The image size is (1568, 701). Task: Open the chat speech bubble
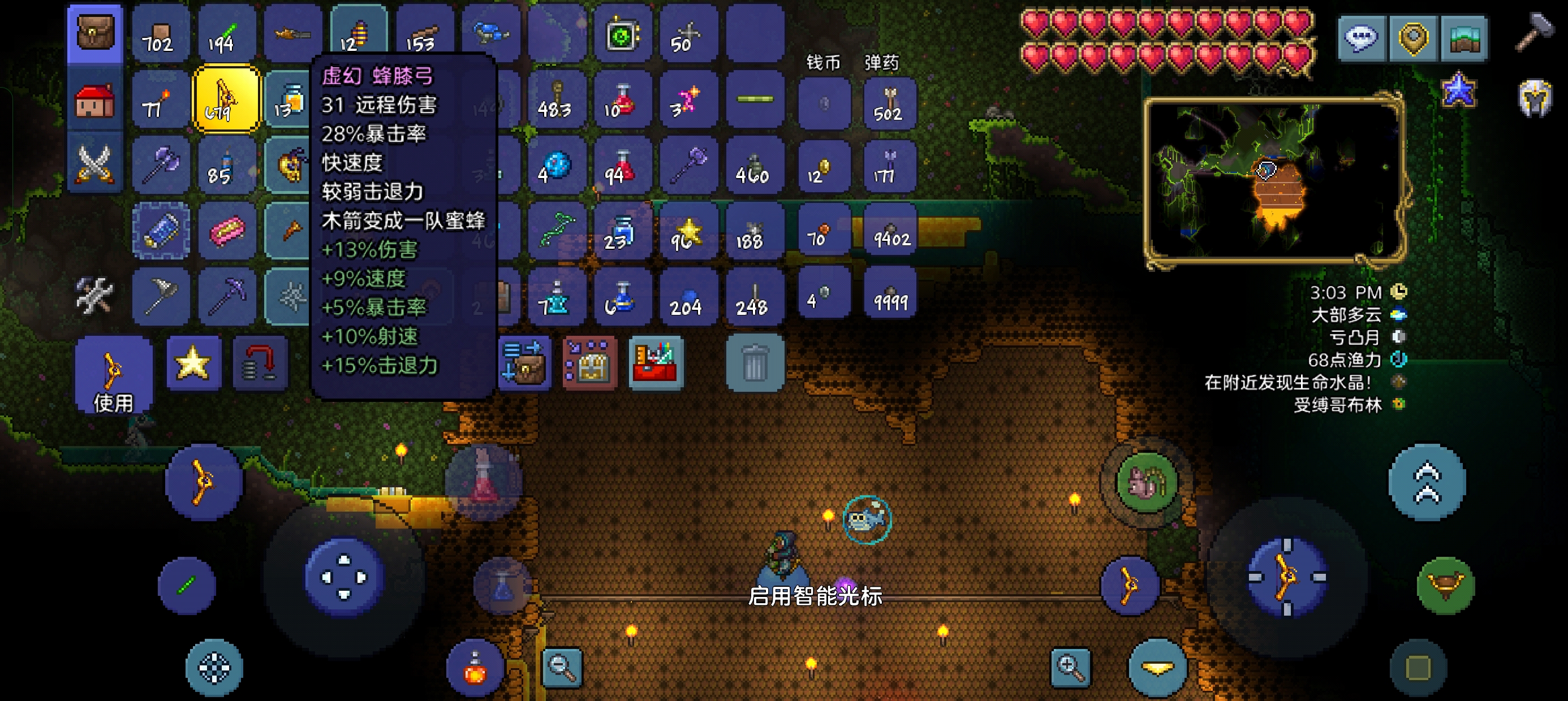pyautogui.click(x=1361, y=38)
